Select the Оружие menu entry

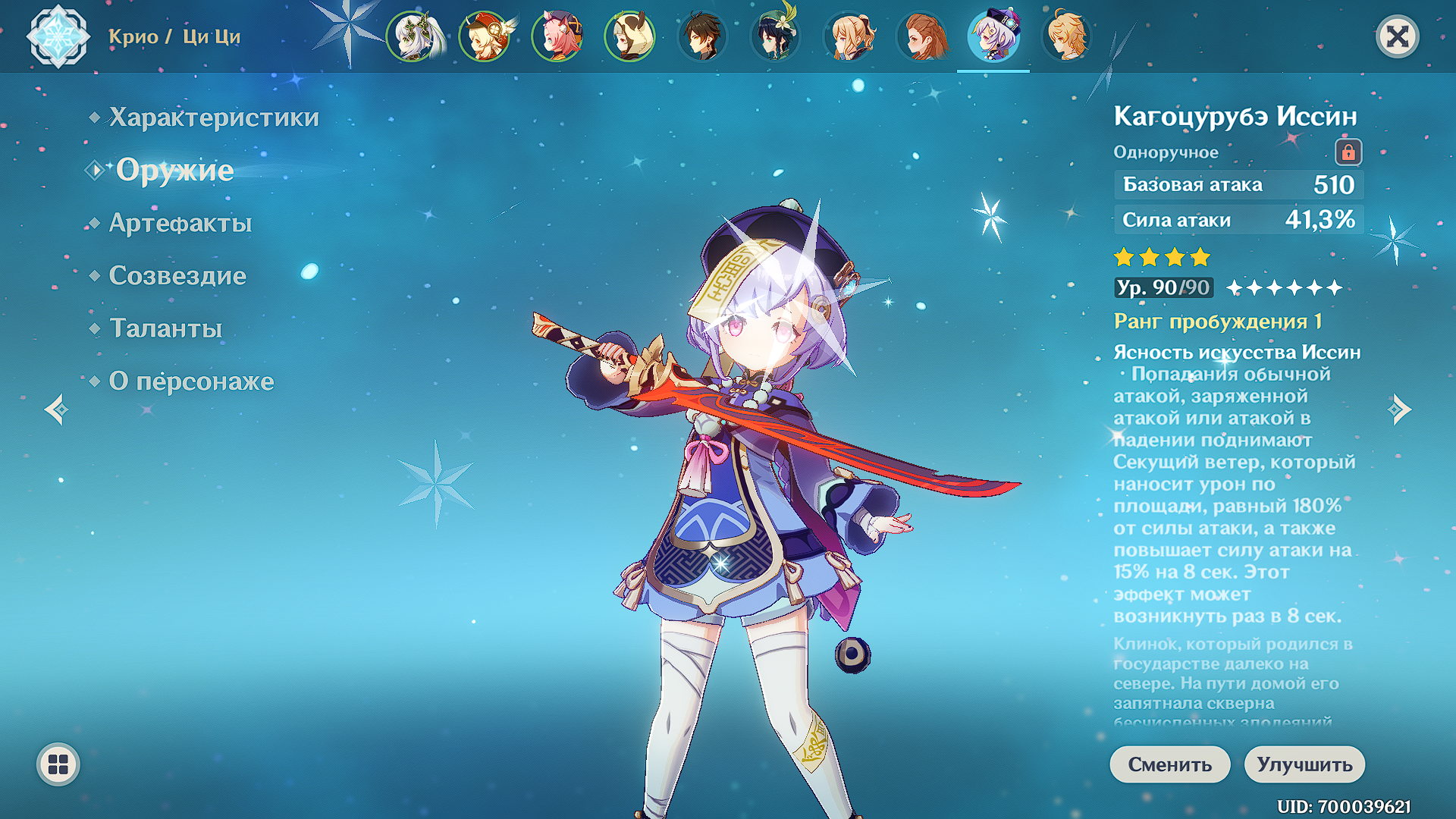(174, 170)
